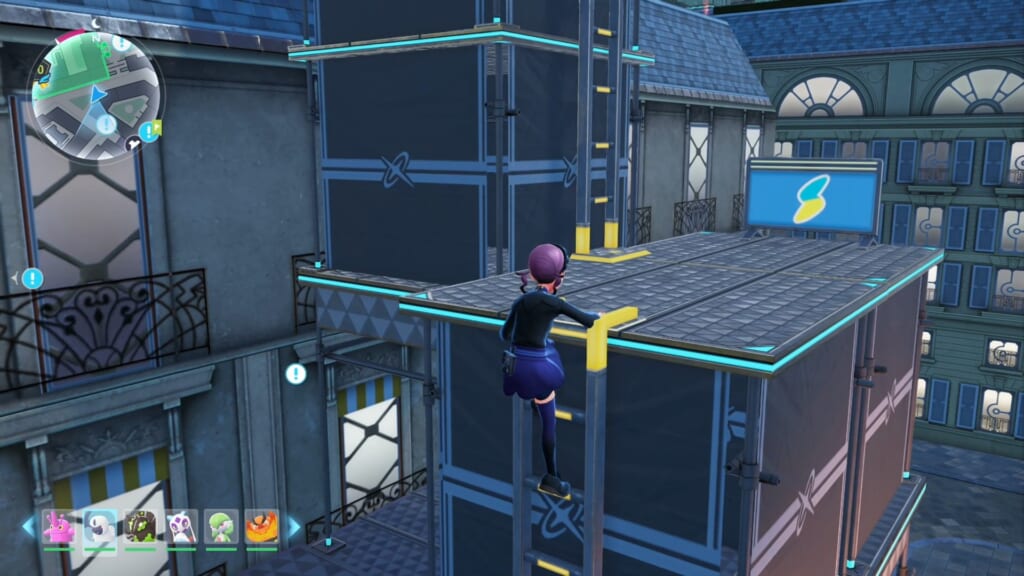The width and height of the screenshot is (1024, 576).
Task: Select the orange fiery Pokémon slot
Action: [x=262, y=526]
